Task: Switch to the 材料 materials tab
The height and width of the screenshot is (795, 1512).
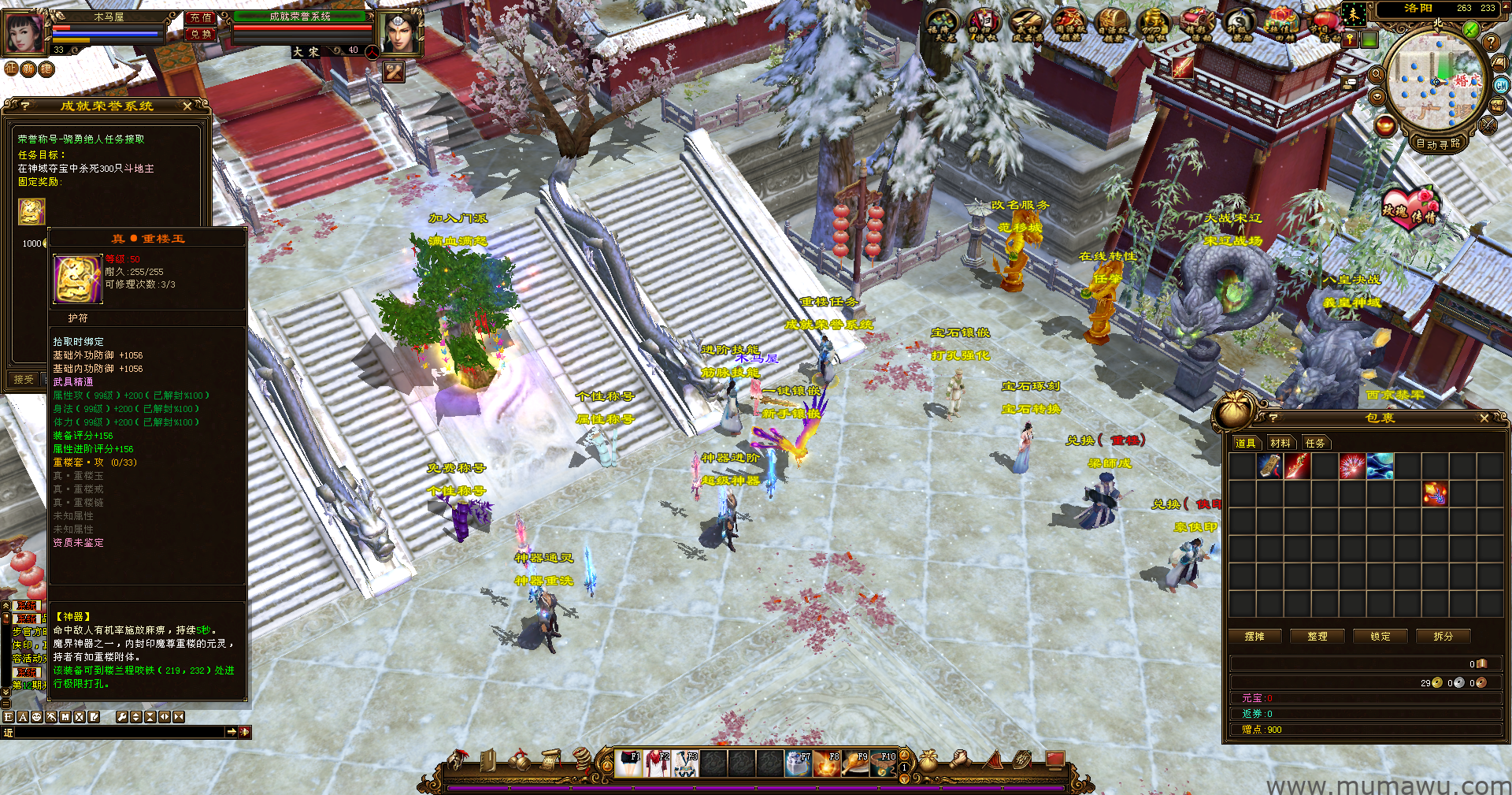Action: coord(1280,443)
